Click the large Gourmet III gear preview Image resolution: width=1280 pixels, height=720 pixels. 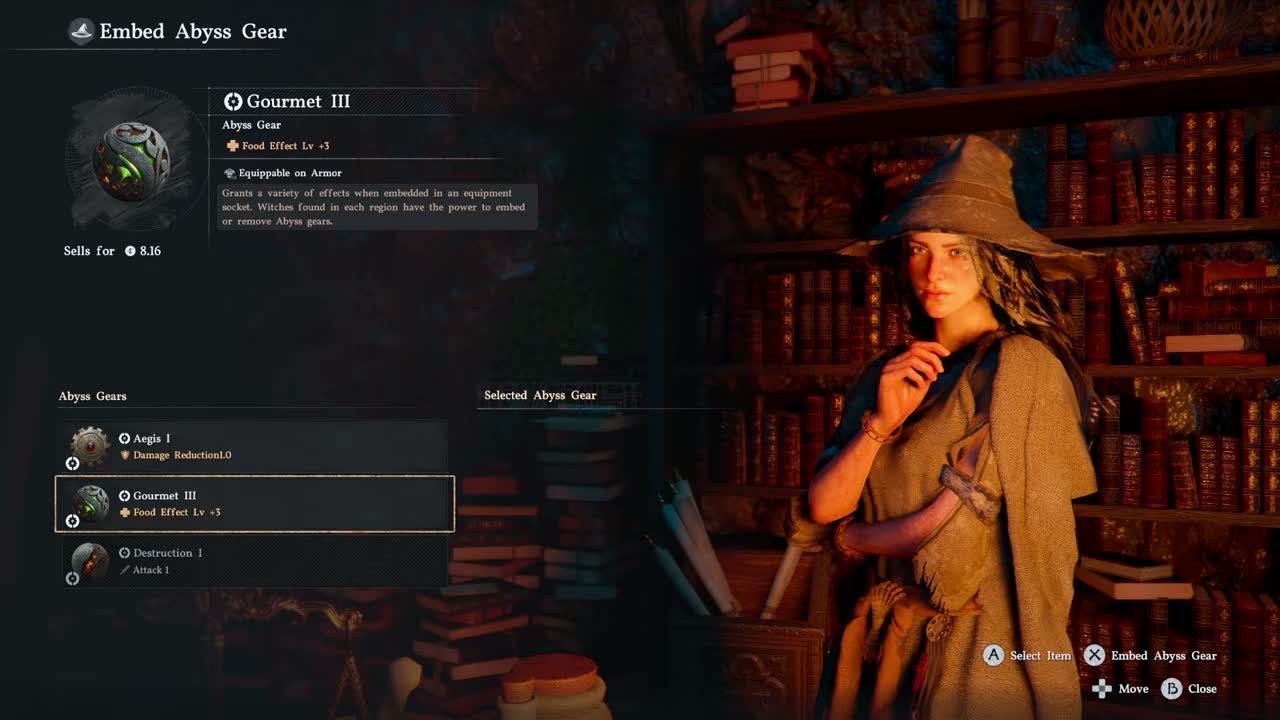pyautogui.click(x=131, y=161)
